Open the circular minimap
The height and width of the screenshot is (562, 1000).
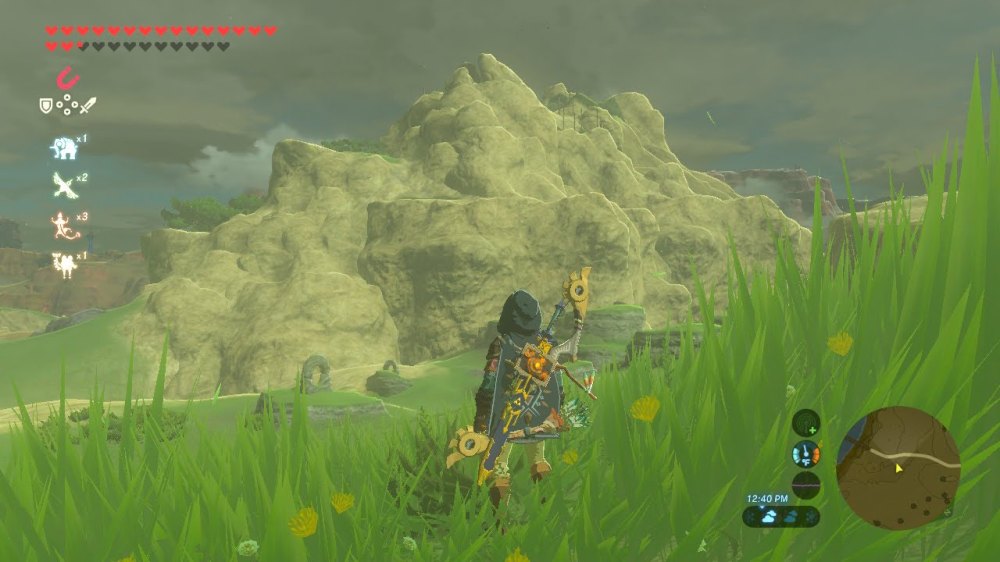tap(898, 467)
